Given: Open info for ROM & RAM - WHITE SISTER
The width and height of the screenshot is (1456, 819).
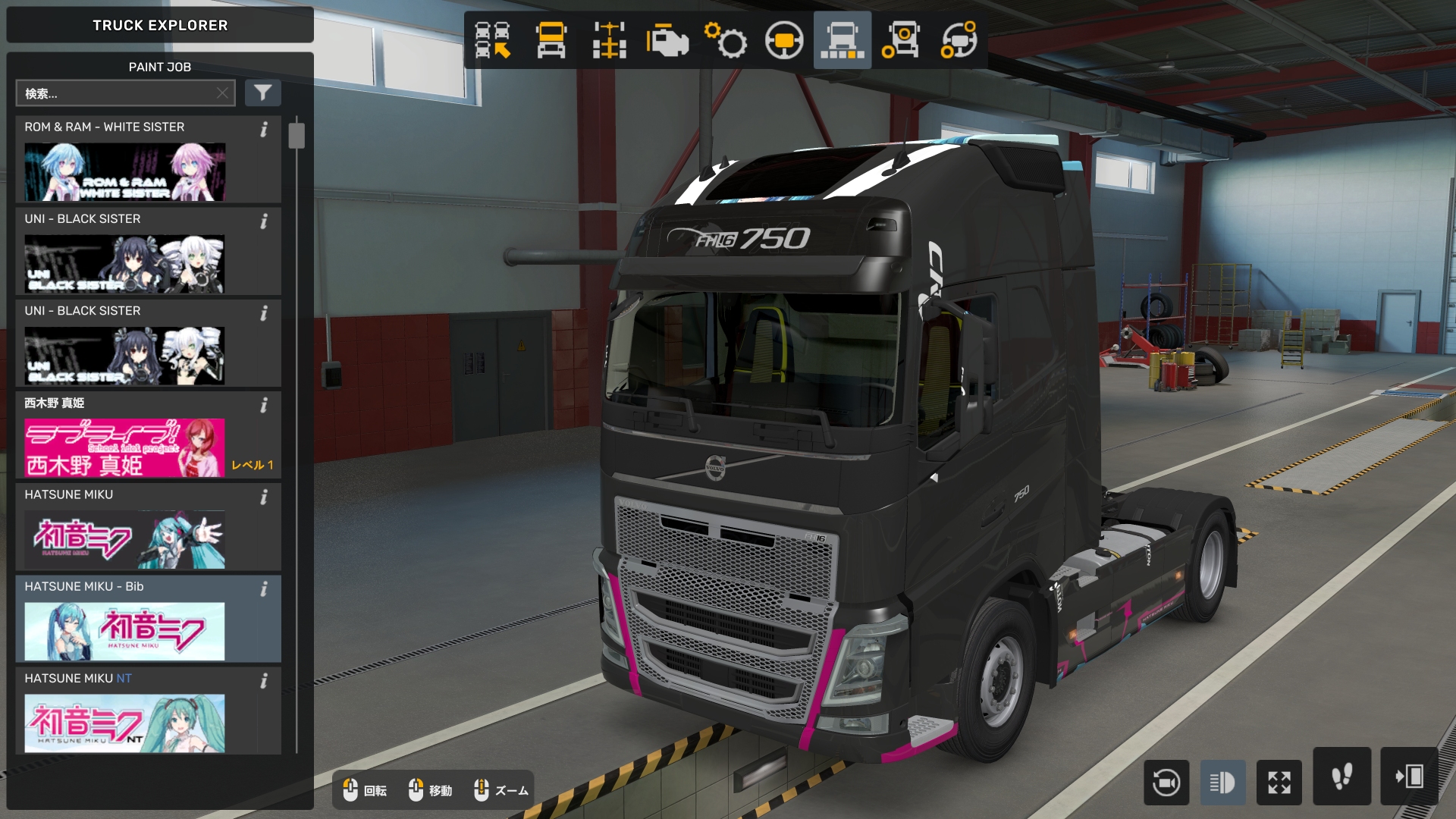Looking at the screenshot, I should coord(264,130).
